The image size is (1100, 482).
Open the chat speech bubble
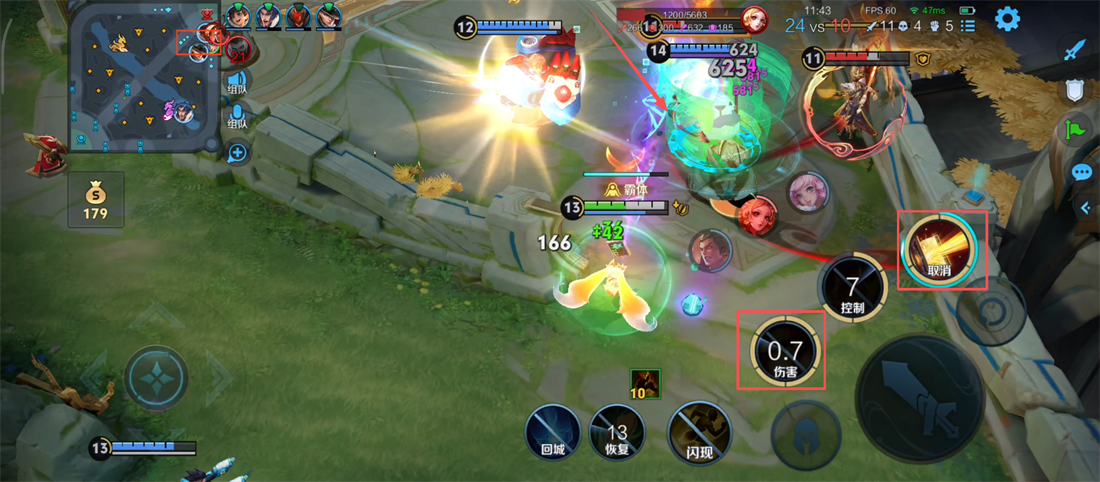click(x=1081, y=172)
